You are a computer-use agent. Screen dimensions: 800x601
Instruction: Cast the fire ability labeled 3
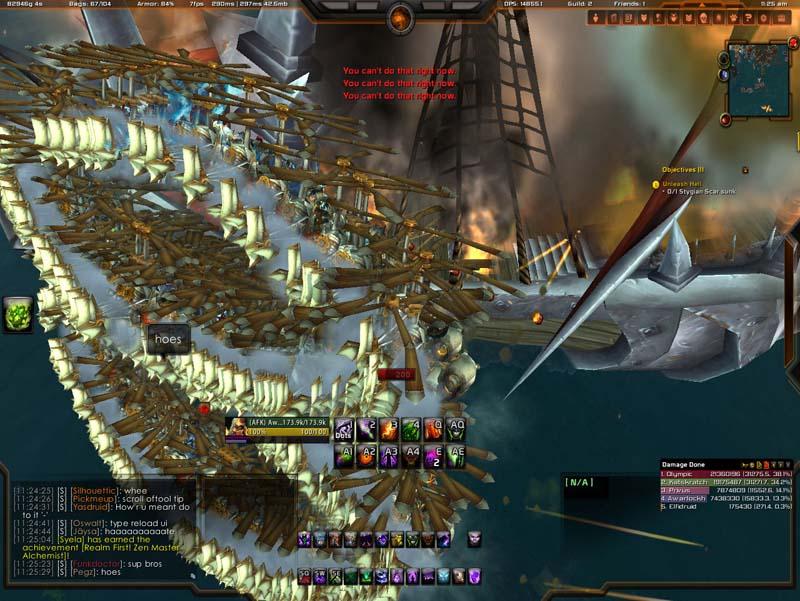click(390, 430)
